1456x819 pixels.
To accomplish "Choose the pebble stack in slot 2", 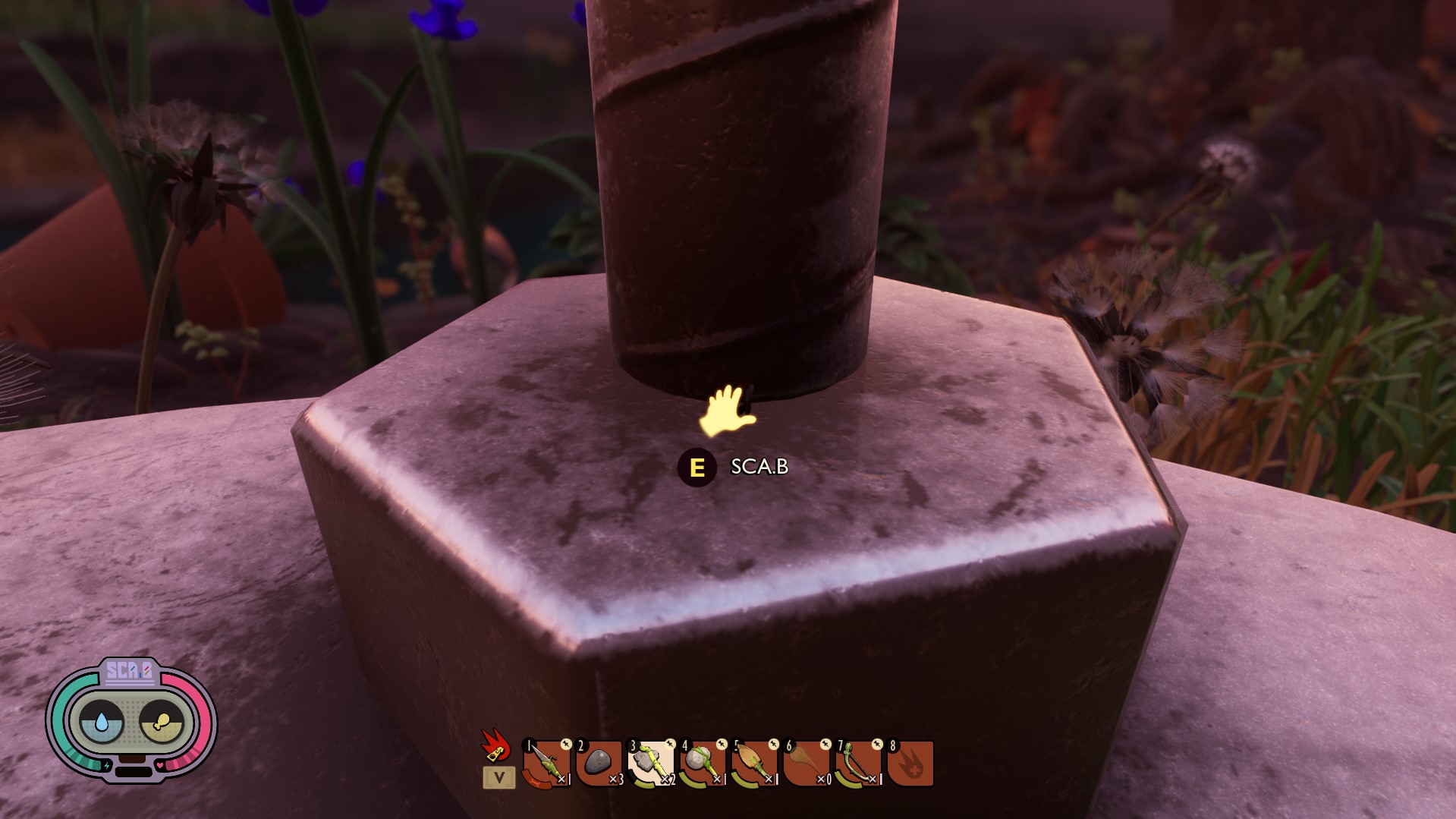I will coord(599,764).
